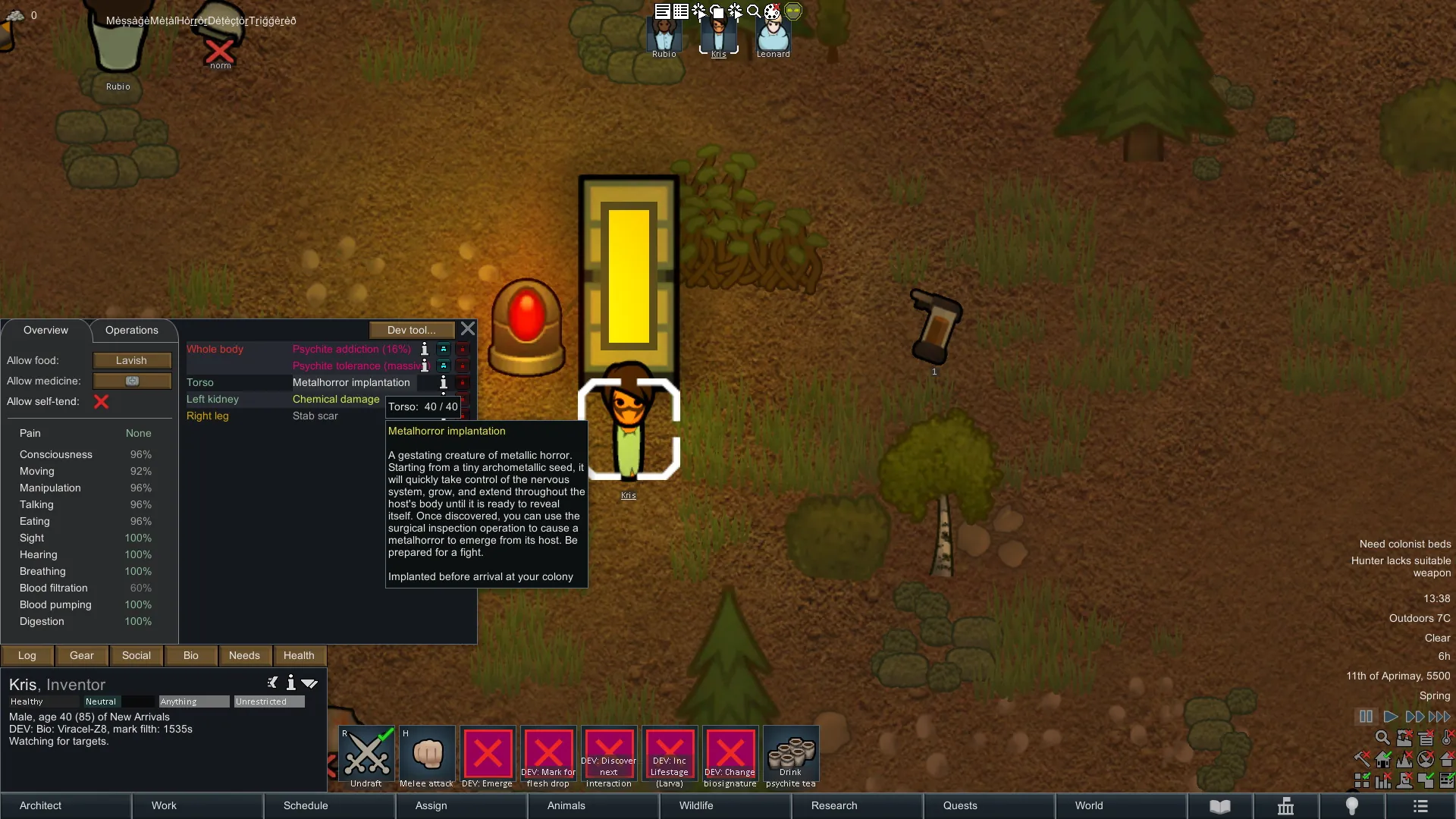This screenshot has width=1456, height=819.
Task: Open the World view
Action: [1089, 806]
